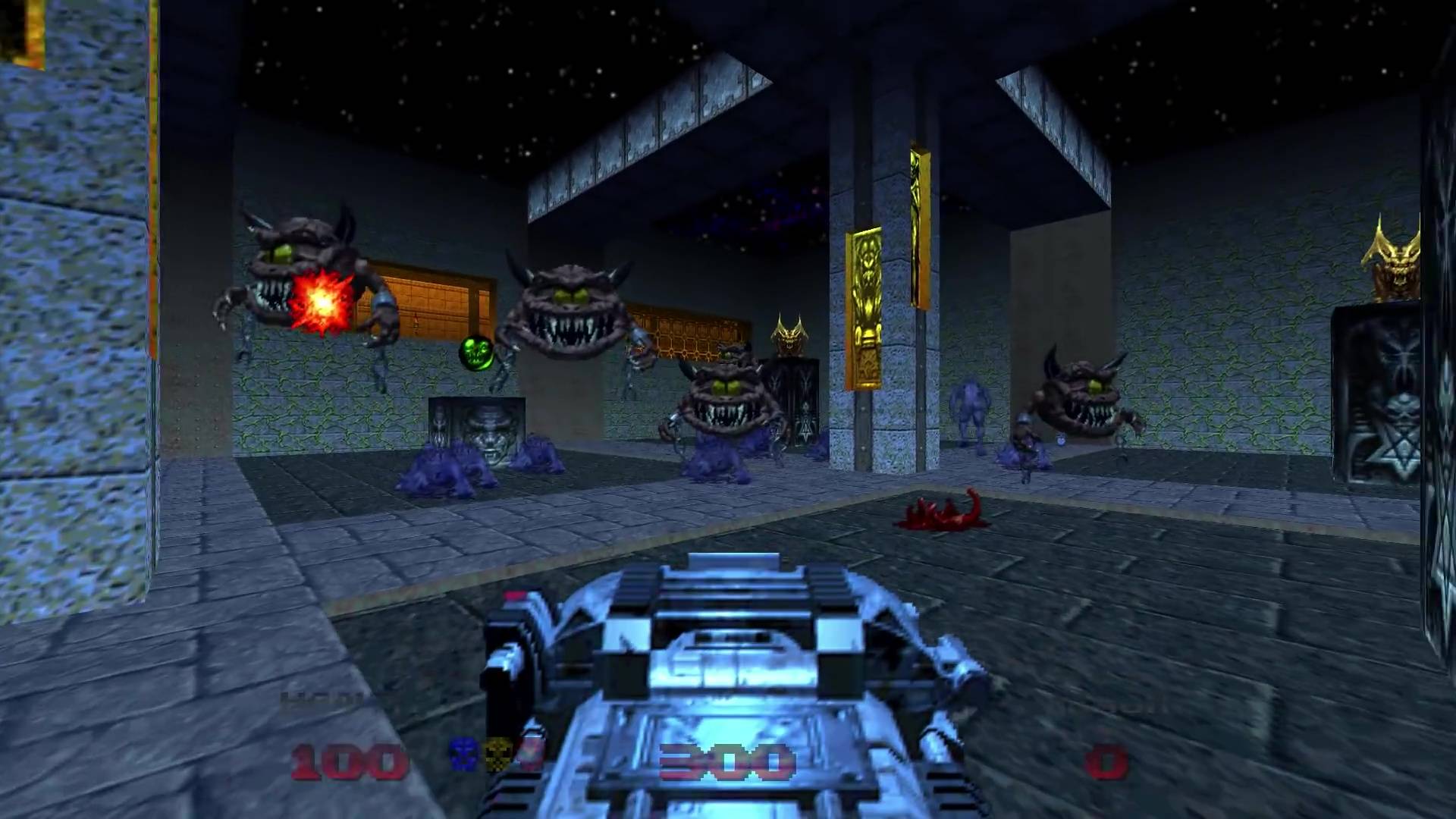Click the tall gold statue banner near the ceiling
The height and width of the screenshot is (819, 1456).
coord(918,220)
